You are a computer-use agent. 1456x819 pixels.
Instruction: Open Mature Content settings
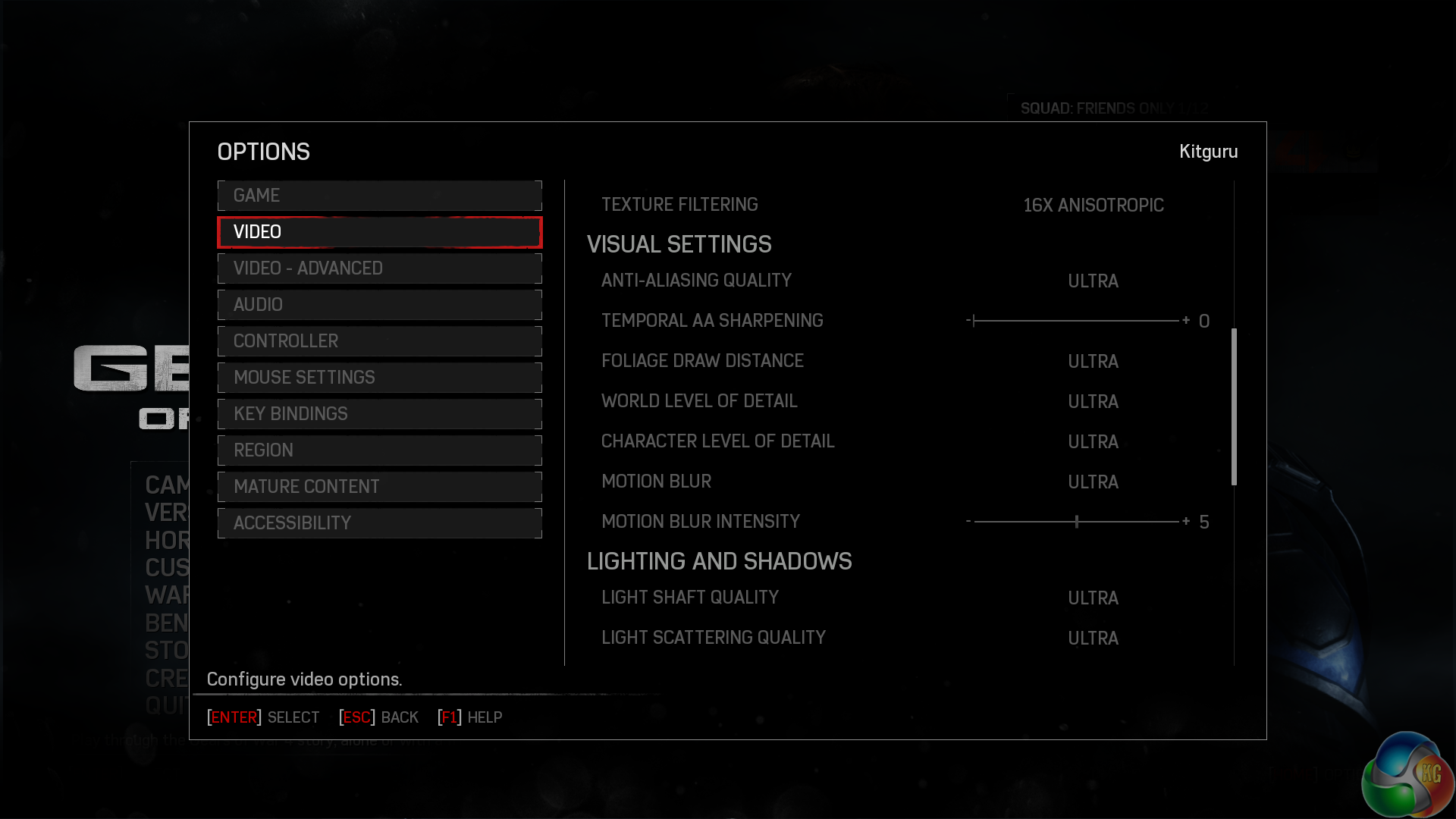pyautogui.click(x=379, y=487)
